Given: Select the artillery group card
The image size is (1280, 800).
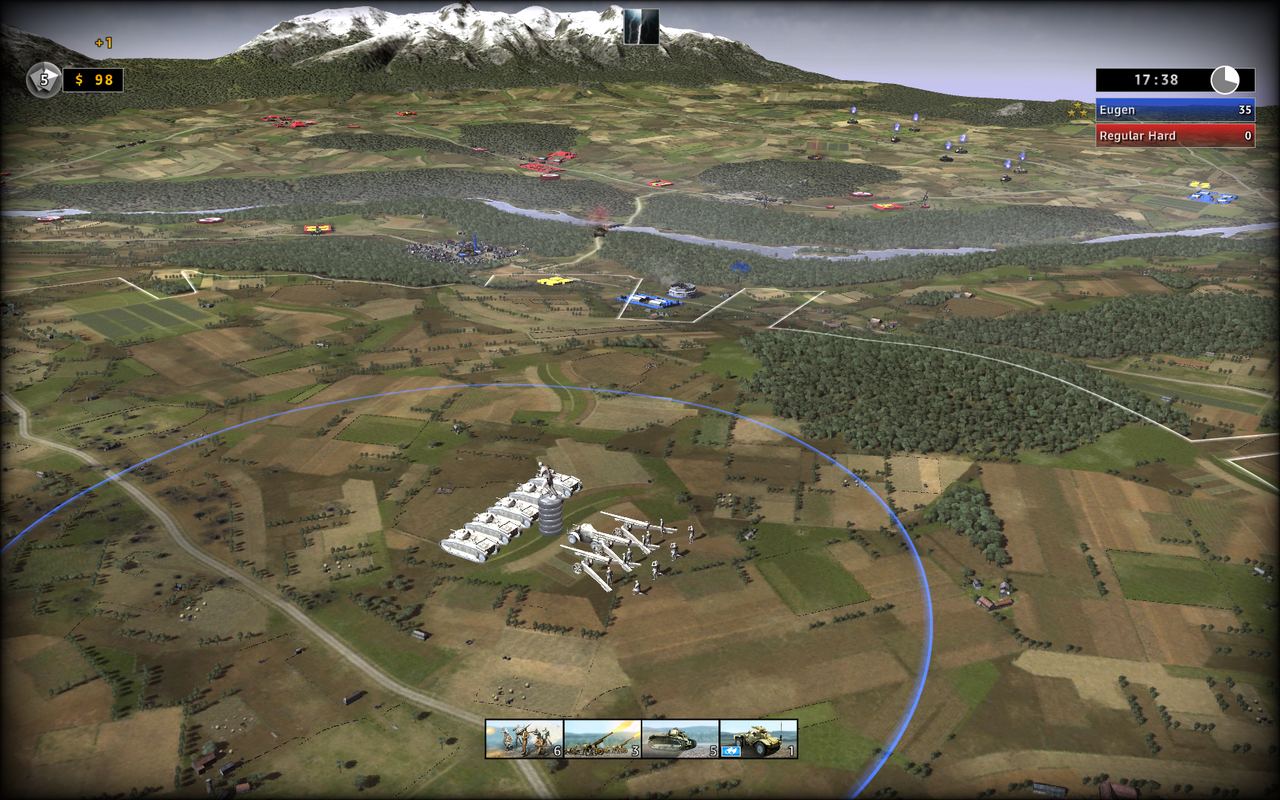Looking at the screenshot, I should click(x=602, y=738).
